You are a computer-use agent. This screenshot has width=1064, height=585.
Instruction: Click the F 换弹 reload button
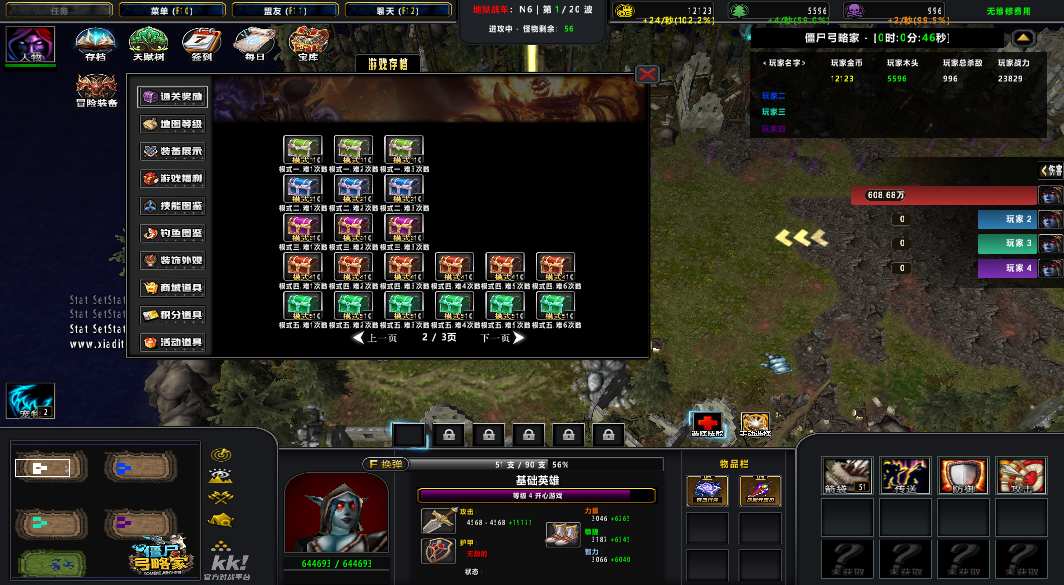pos(386,464)
